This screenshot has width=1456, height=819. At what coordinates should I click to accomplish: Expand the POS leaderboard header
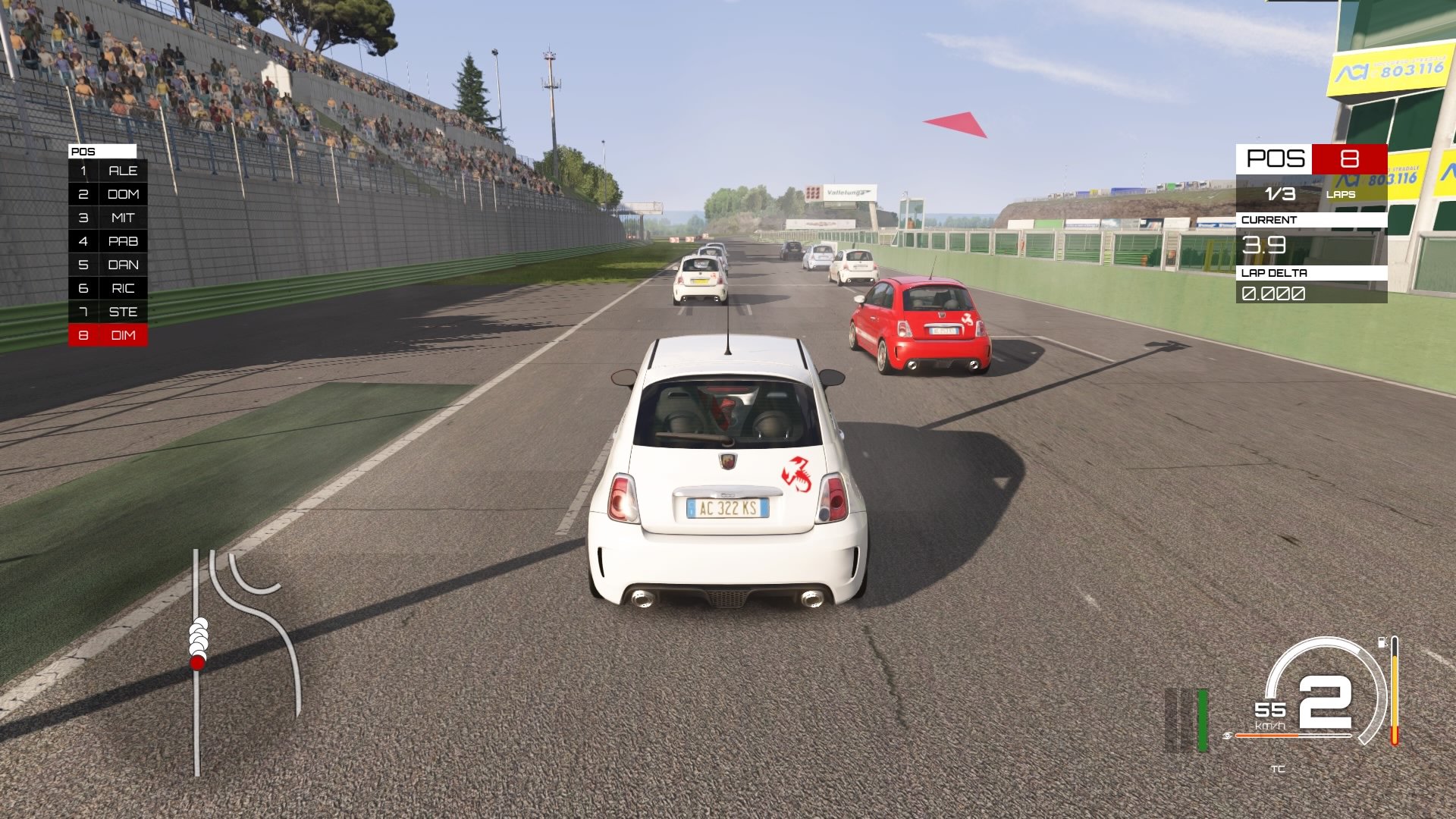(103, 151)
